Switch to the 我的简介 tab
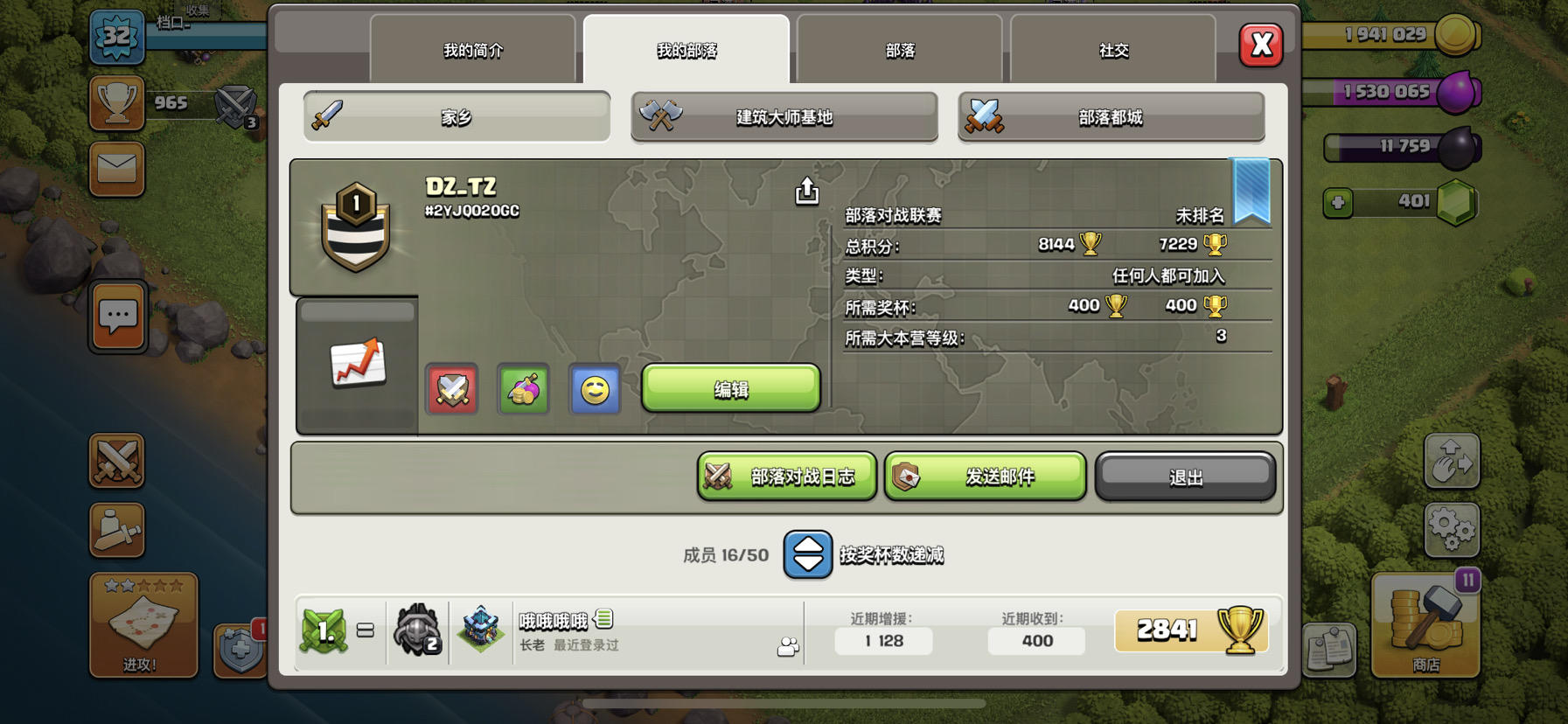 point(473,50)
